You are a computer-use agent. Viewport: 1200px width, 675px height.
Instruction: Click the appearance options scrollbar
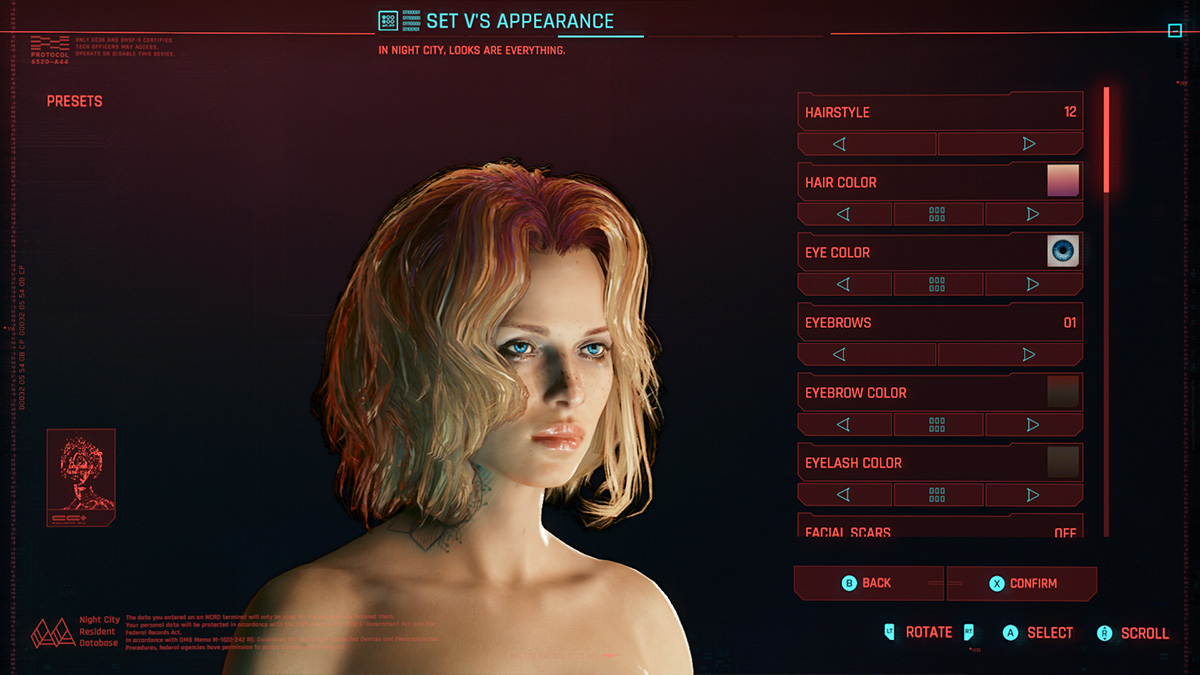[1106, 140]
